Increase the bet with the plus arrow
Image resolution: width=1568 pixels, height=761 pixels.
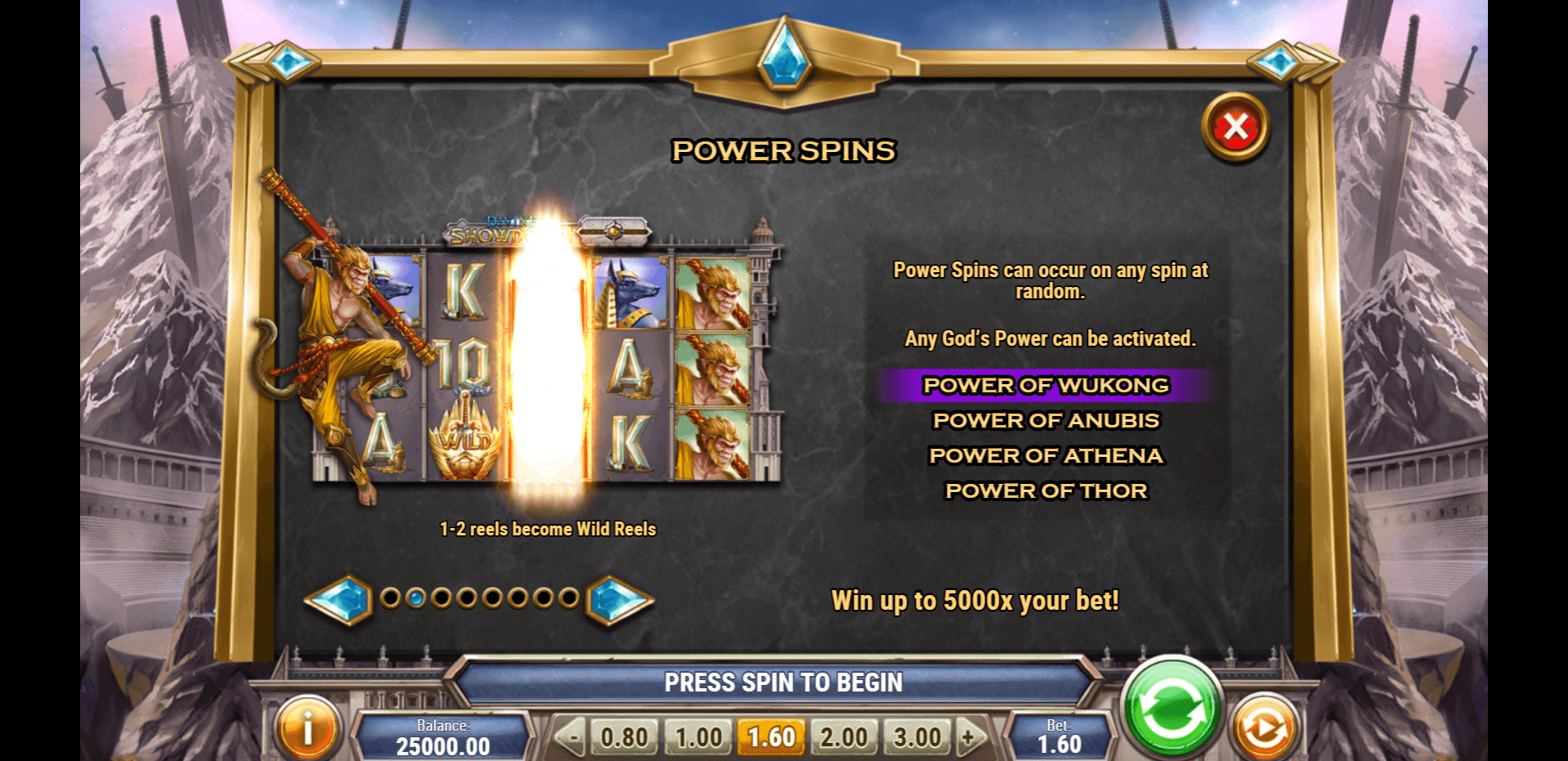pyautogui.click(x=970, y=737)
